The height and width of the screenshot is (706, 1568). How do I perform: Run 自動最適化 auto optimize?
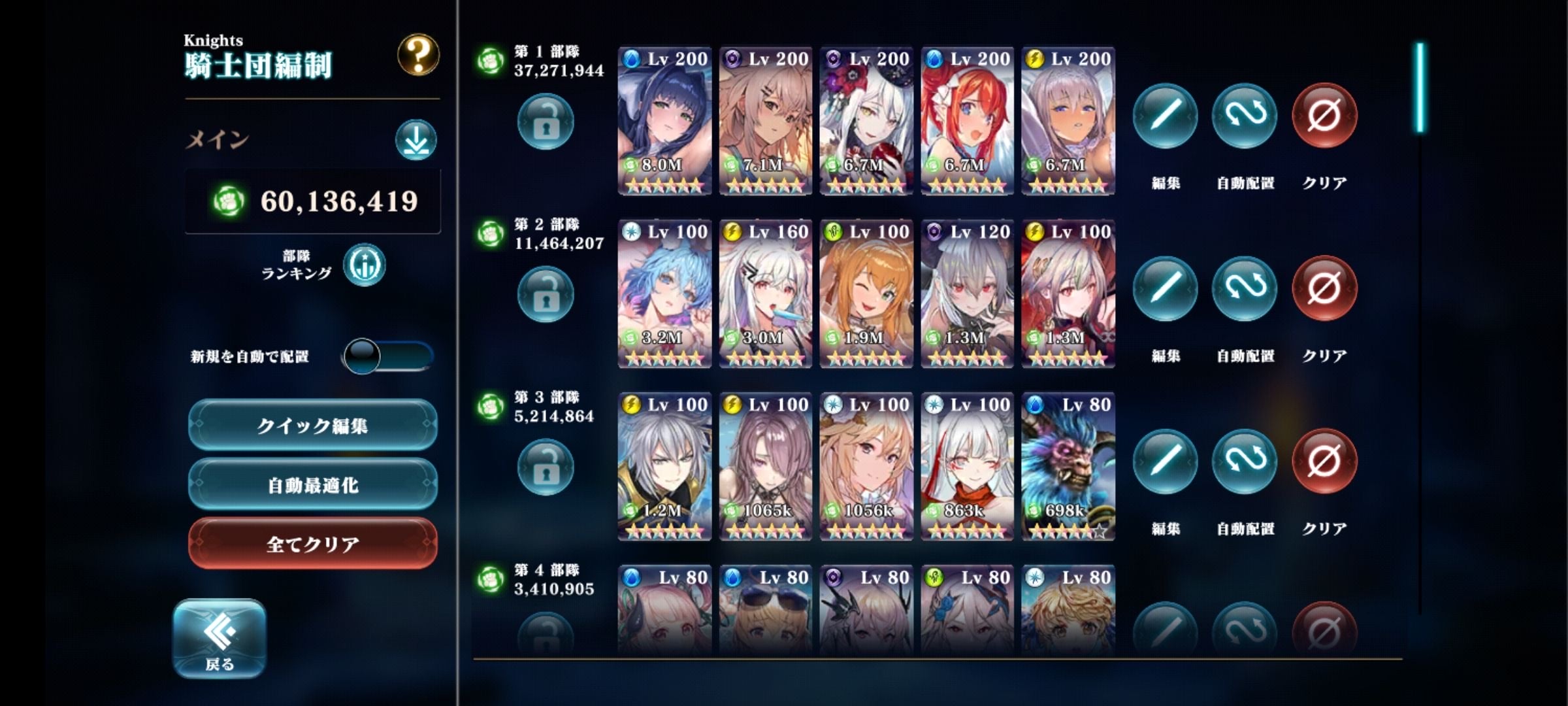[x=312, y=485]
